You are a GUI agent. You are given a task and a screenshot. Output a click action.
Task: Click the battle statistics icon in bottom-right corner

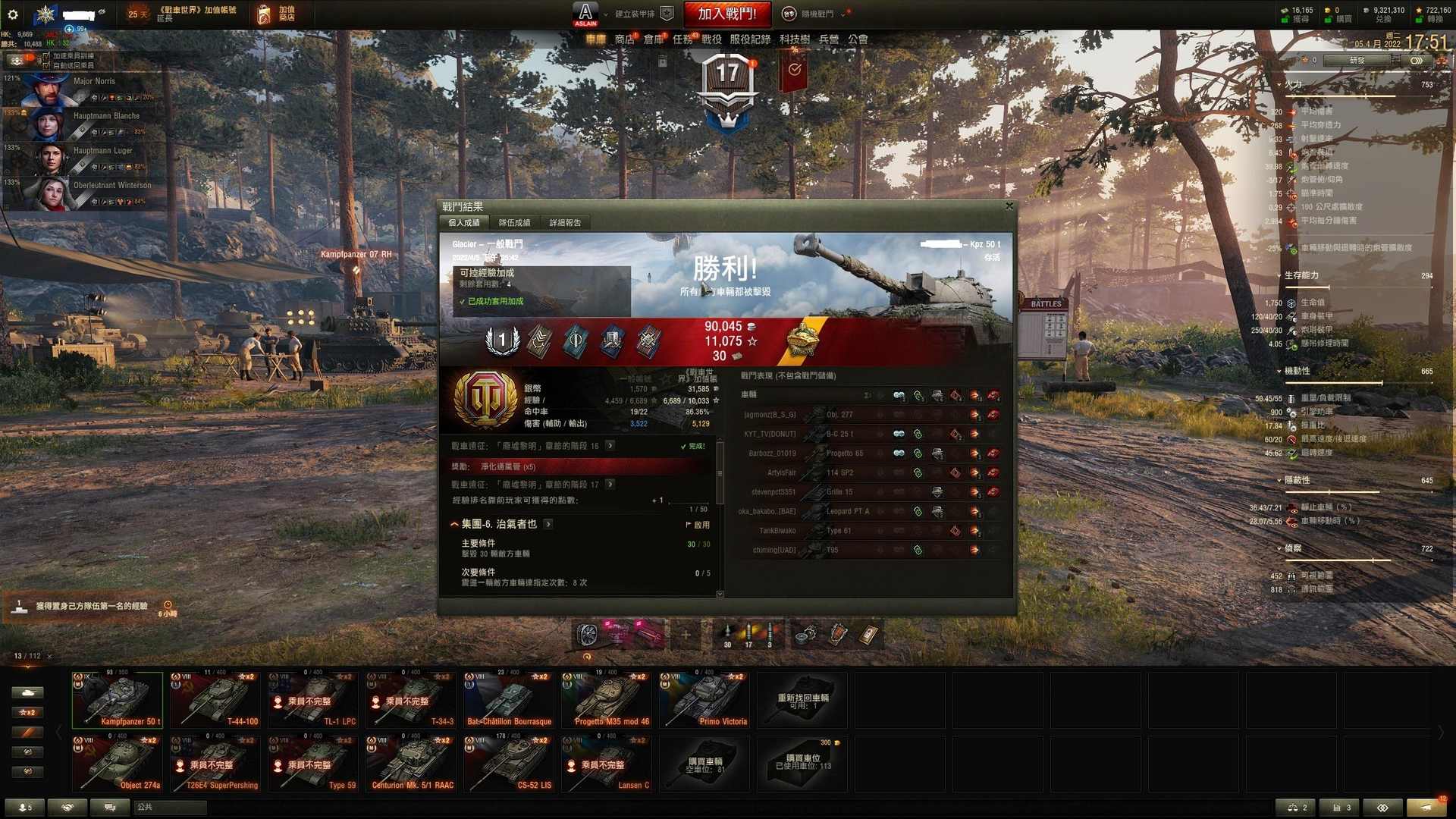point(1341,808)
